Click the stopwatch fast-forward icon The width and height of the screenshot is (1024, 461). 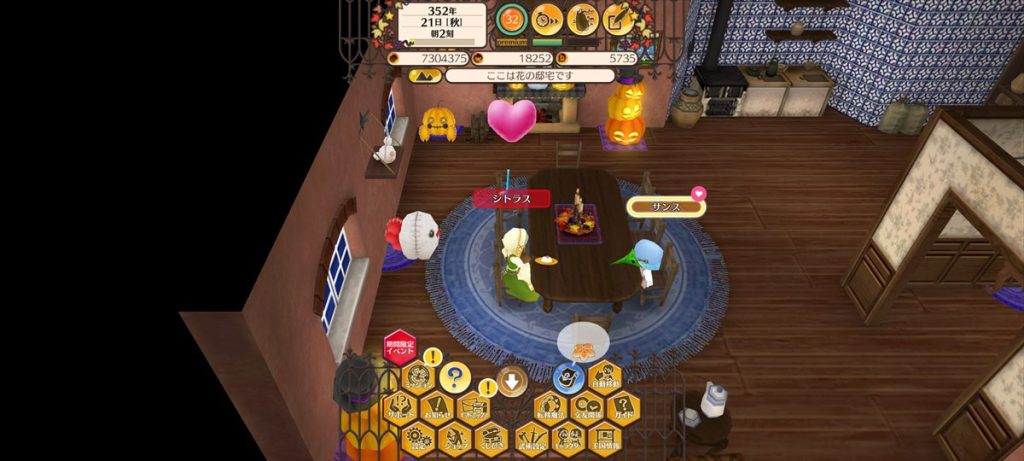pos(547,18)
